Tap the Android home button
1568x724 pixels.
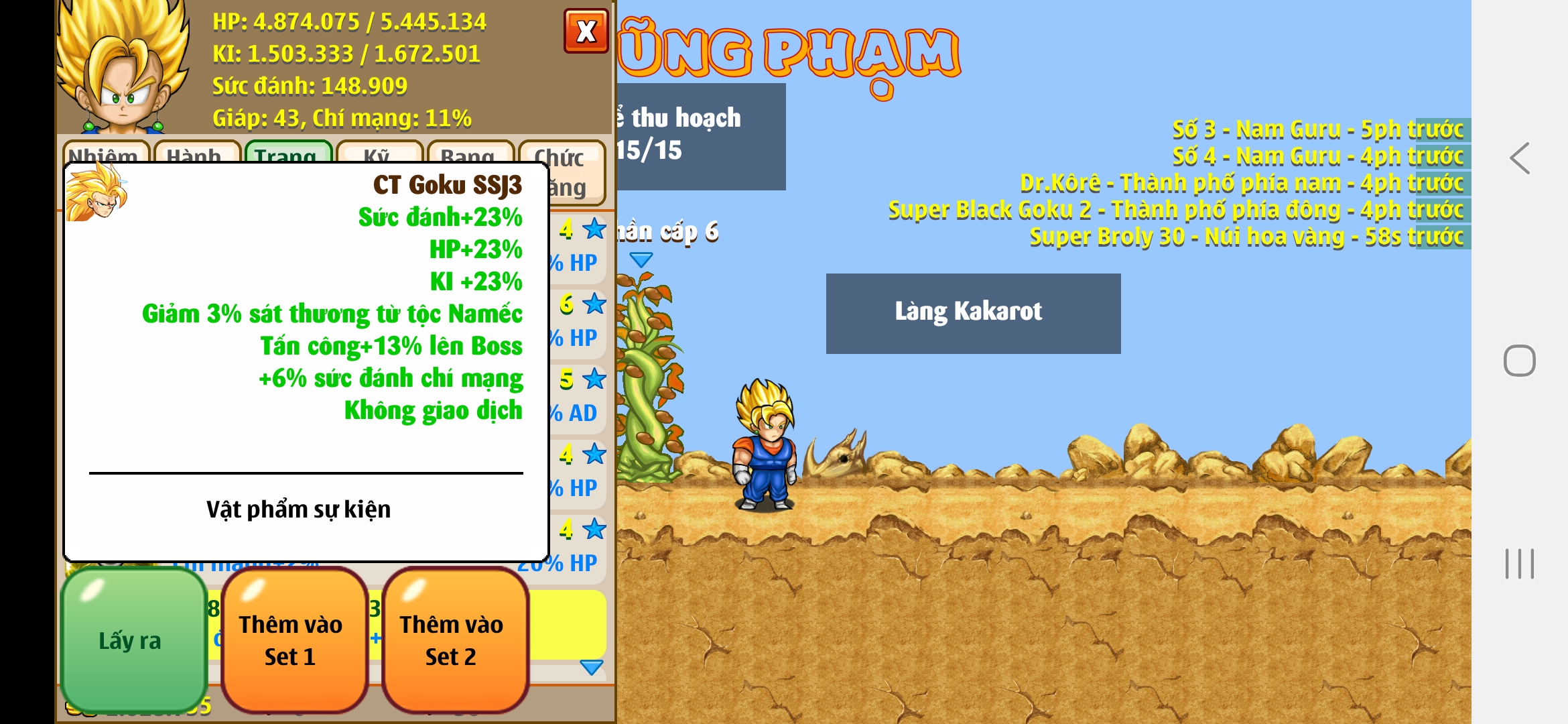click(1519, 361)
